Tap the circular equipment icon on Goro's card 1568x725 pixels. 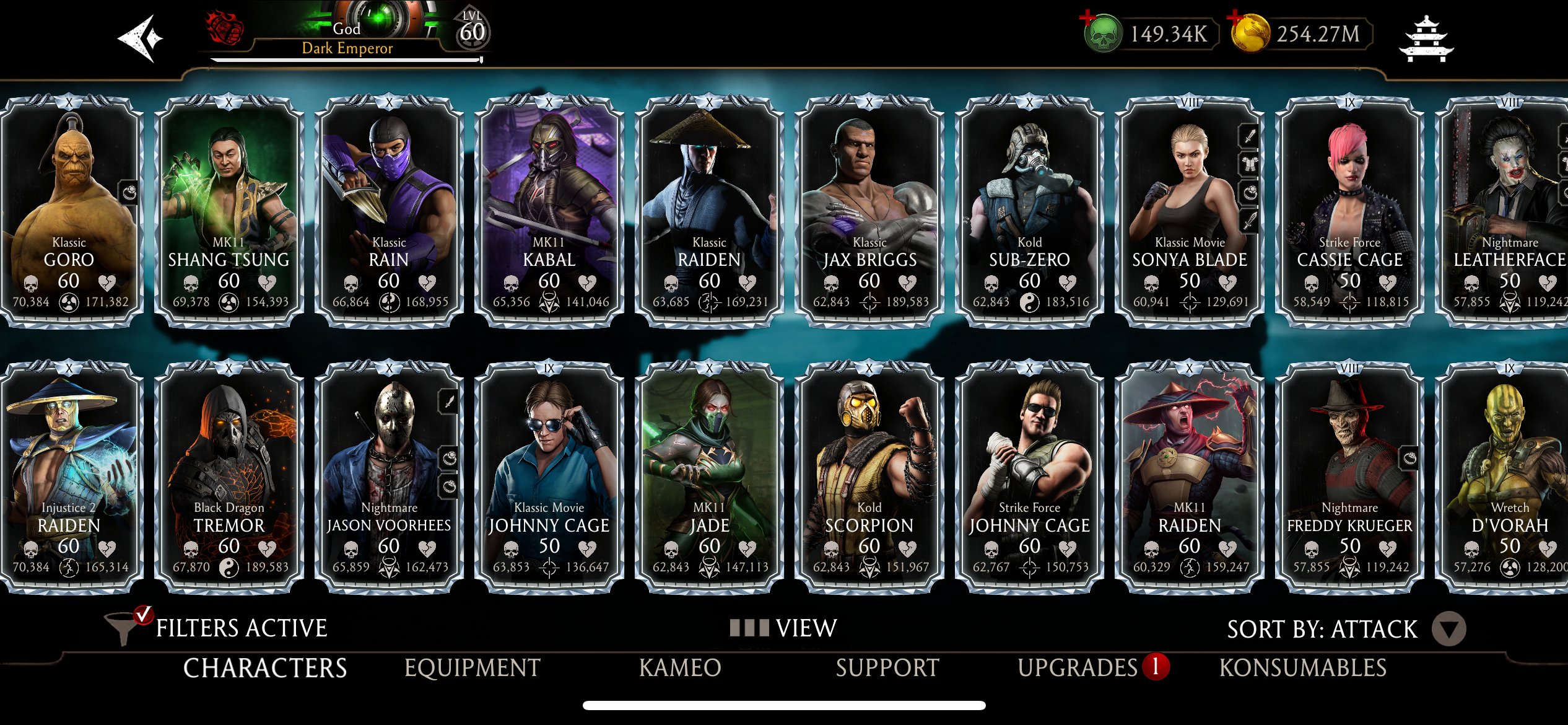click(x=131, y=193)
